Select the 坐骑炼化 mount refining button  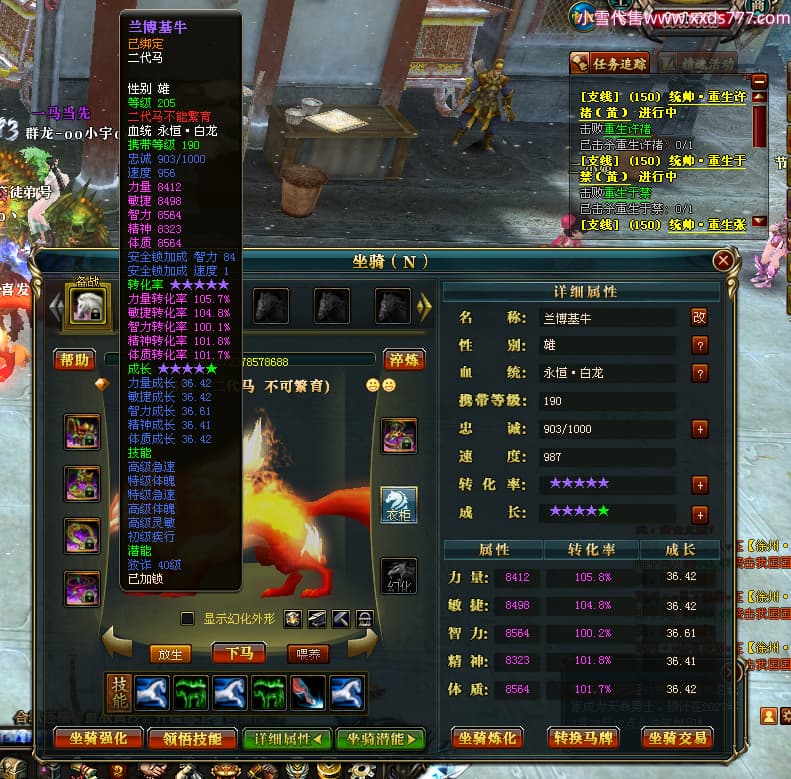(x=488, y=739)
